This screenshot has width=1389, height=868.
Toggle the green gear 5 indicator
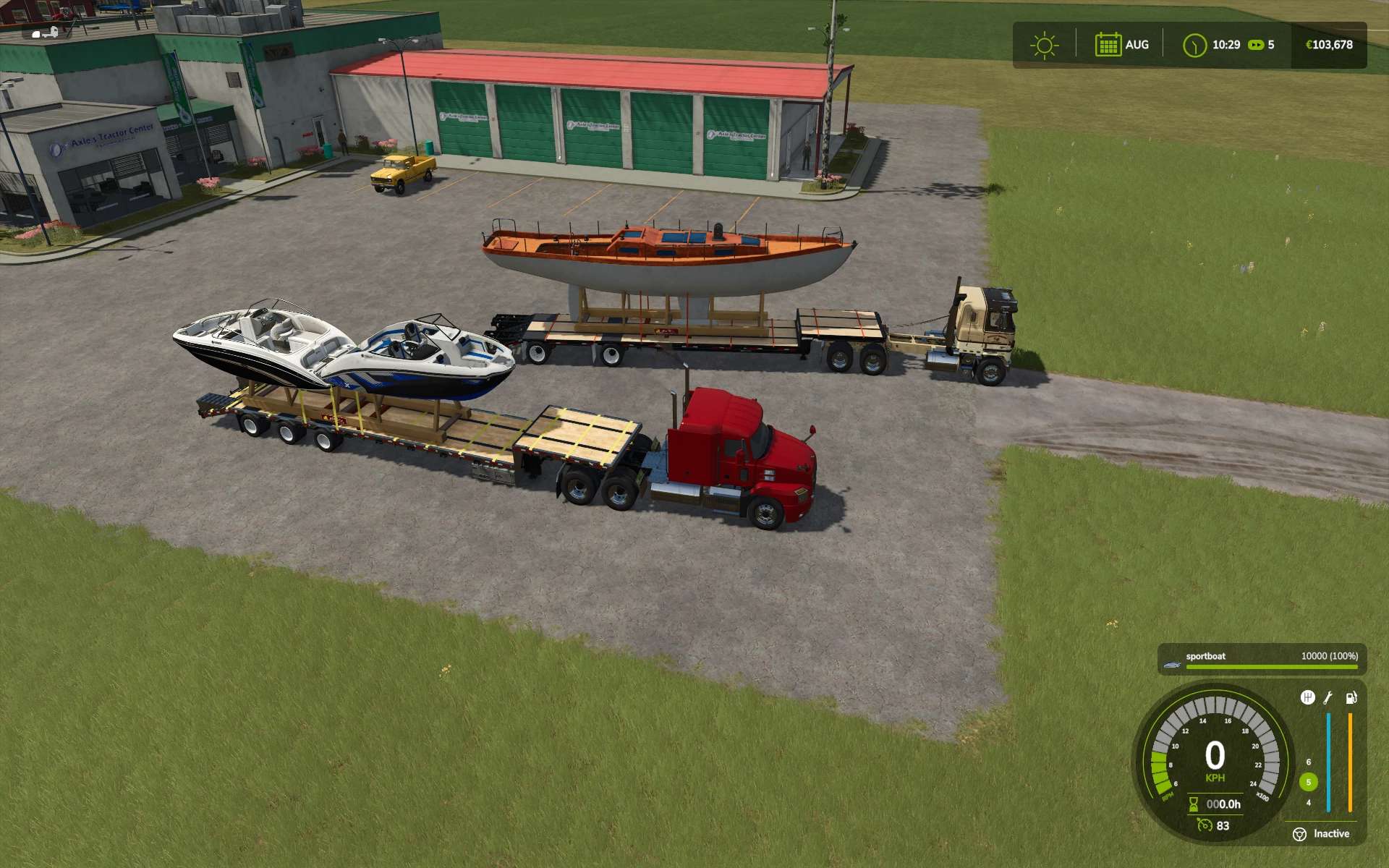point(1309,782)
